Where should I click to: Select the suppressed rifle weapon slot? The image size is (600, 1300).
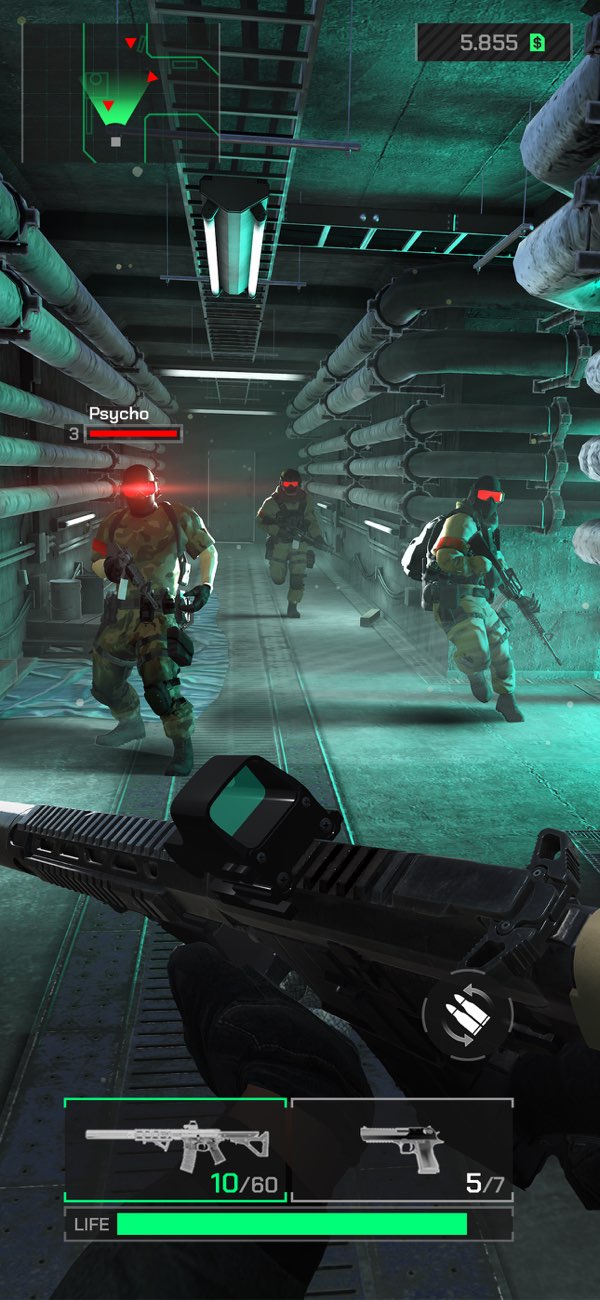(x=176, y=1150)
